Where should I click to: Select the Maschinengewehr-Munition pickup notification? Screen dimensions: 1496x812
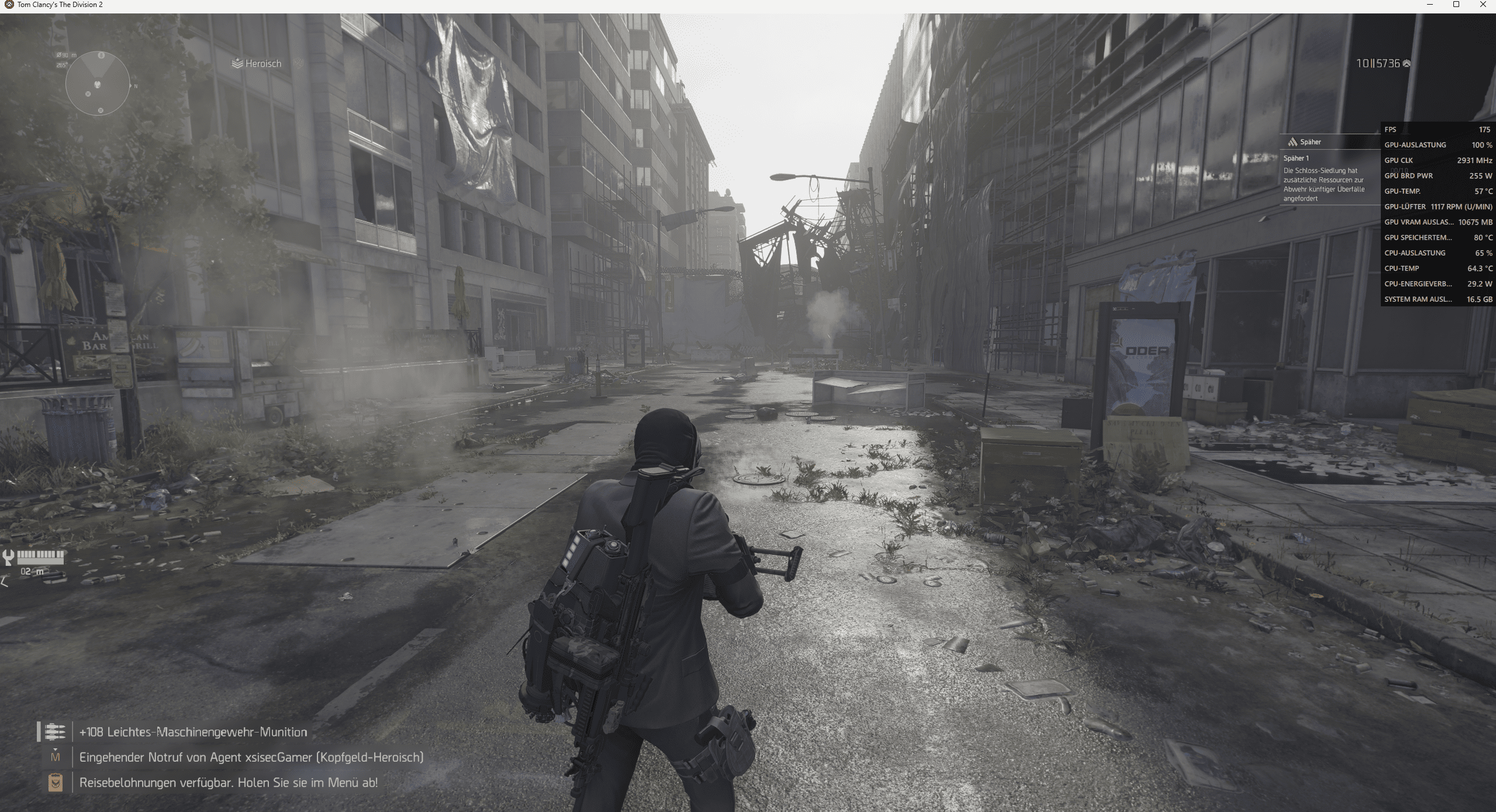193,732
